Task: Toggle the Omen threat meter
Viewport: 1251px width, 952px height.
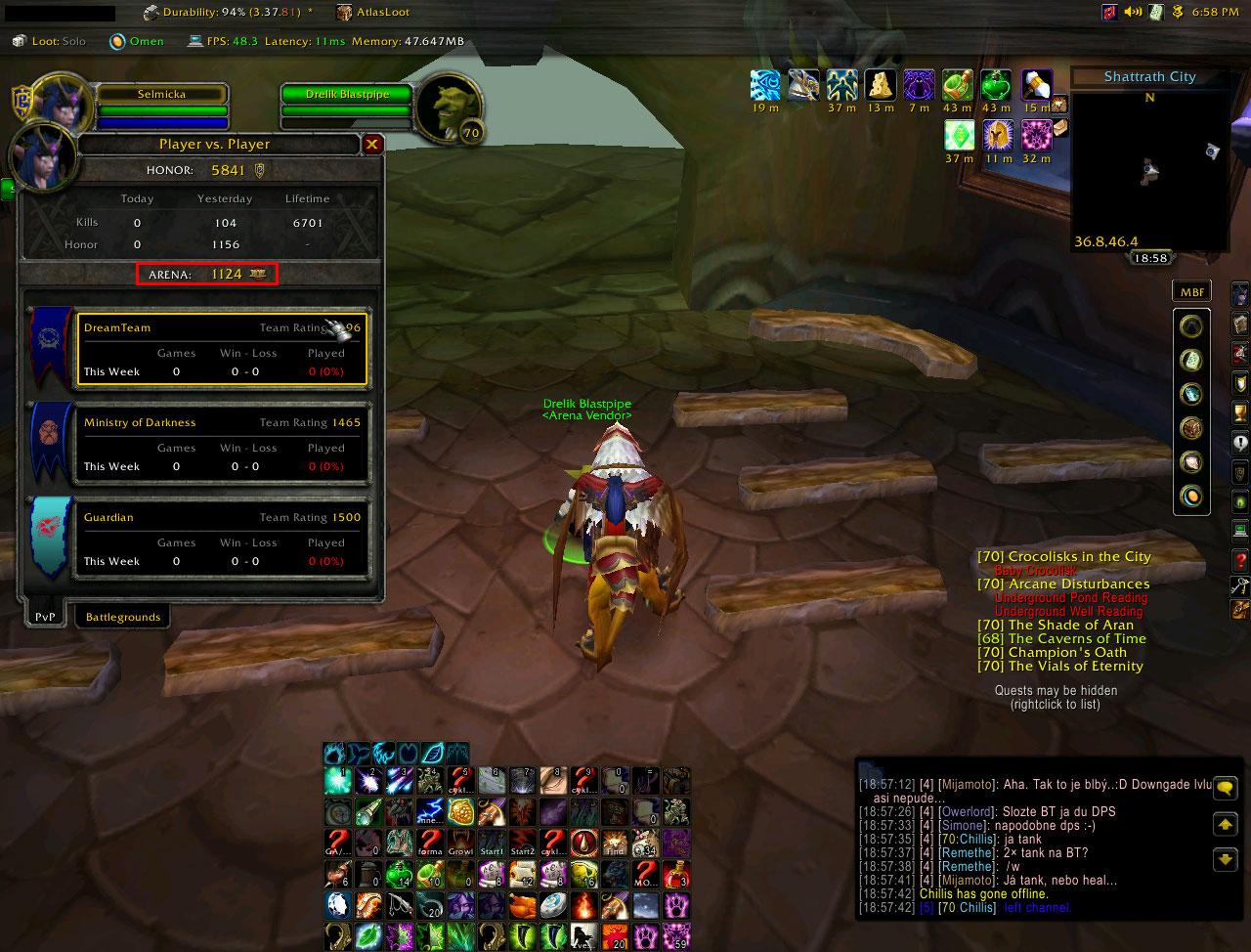Action: [137, 41]
